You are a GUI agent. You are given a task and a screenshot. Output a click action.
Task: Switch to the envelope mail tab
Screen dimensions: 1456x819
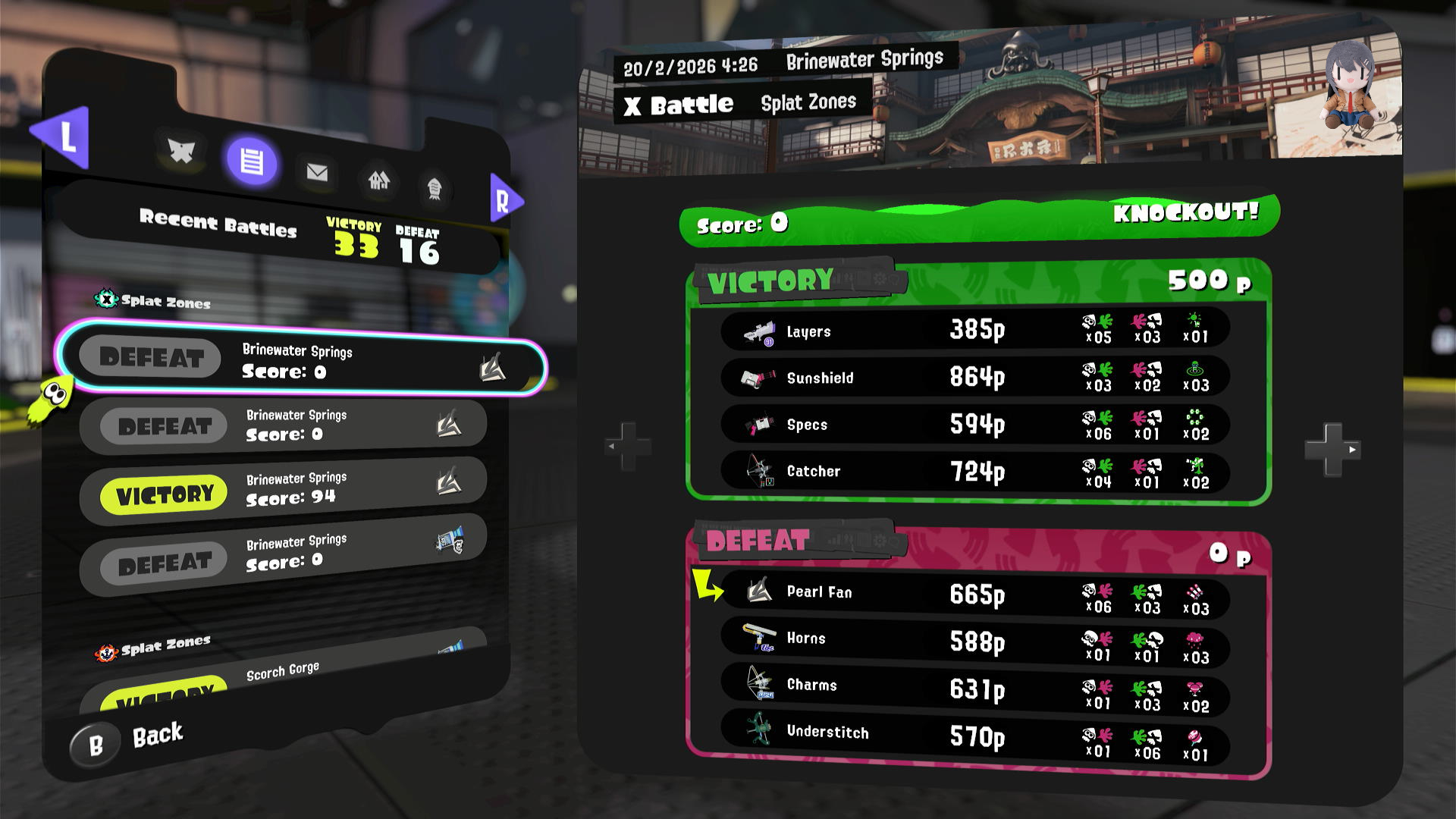pyautogui.click(x=317, y=173)
